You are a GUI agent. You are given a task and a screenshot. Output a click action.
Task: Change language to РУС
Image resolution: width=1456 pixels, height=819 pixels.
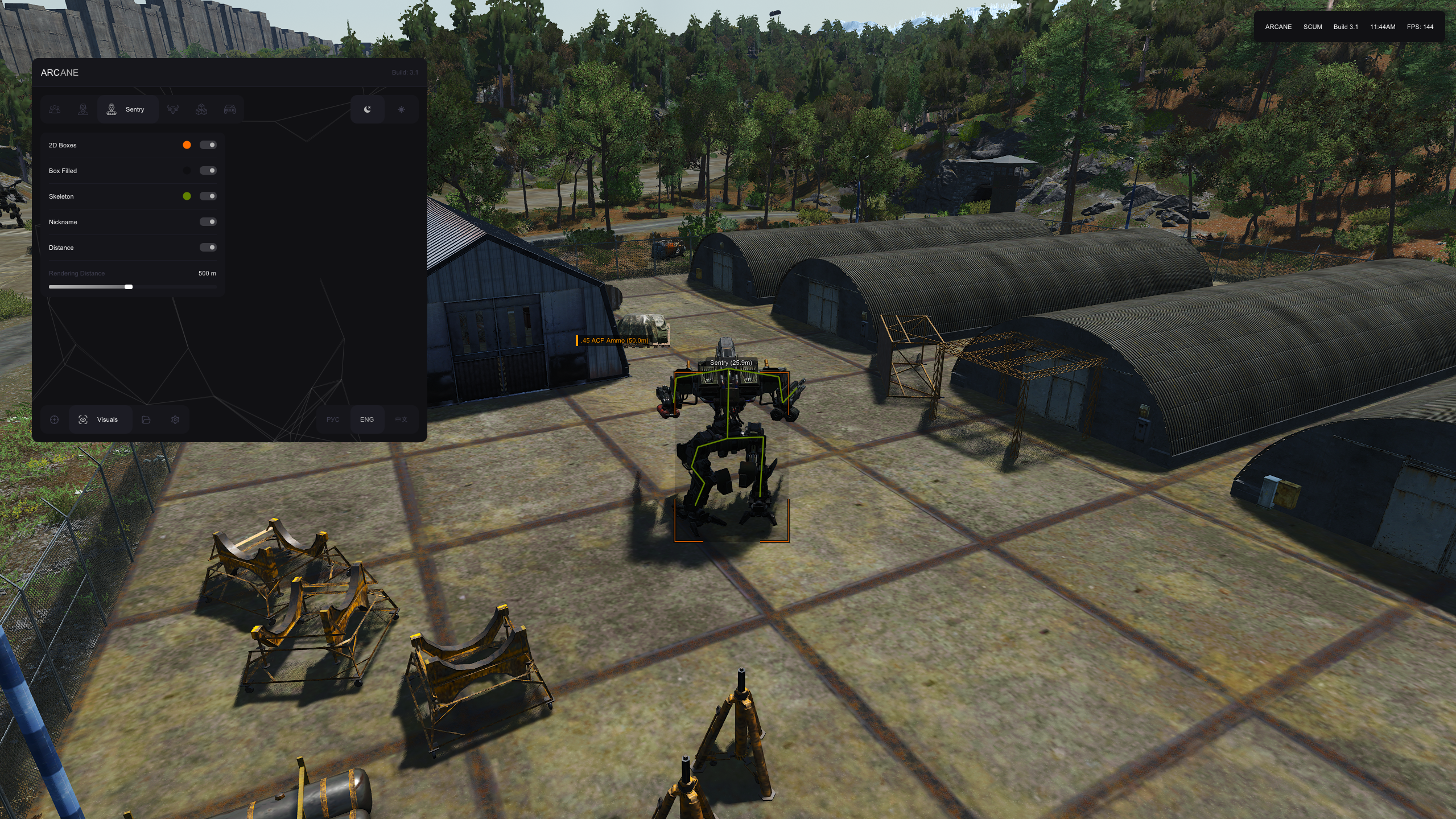pyautogui.click(x=333, y=419)
